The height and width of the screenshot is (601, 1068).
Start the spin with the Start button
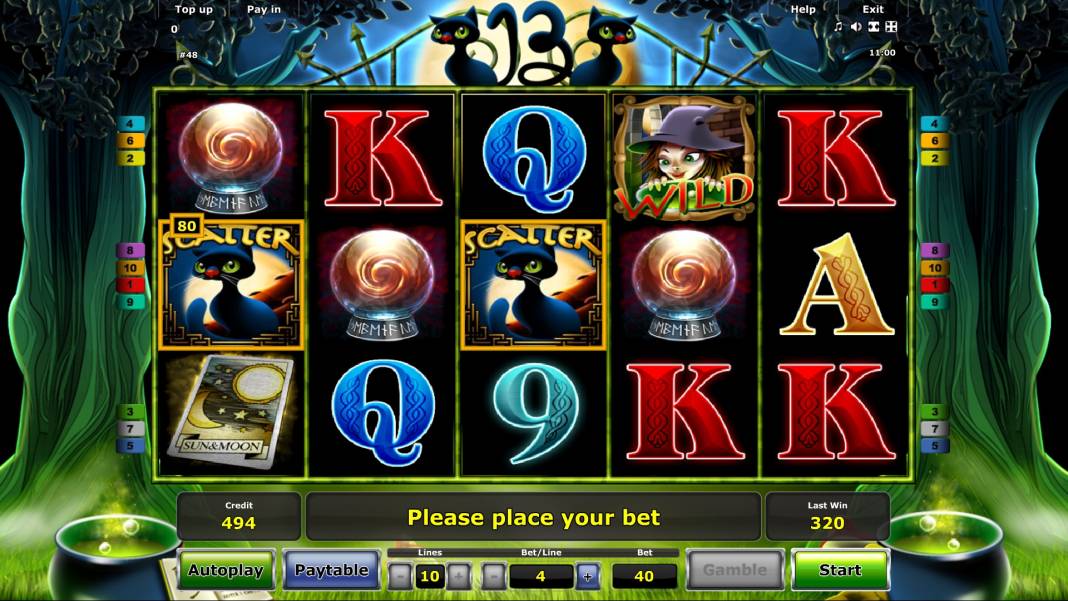[840, 570]
